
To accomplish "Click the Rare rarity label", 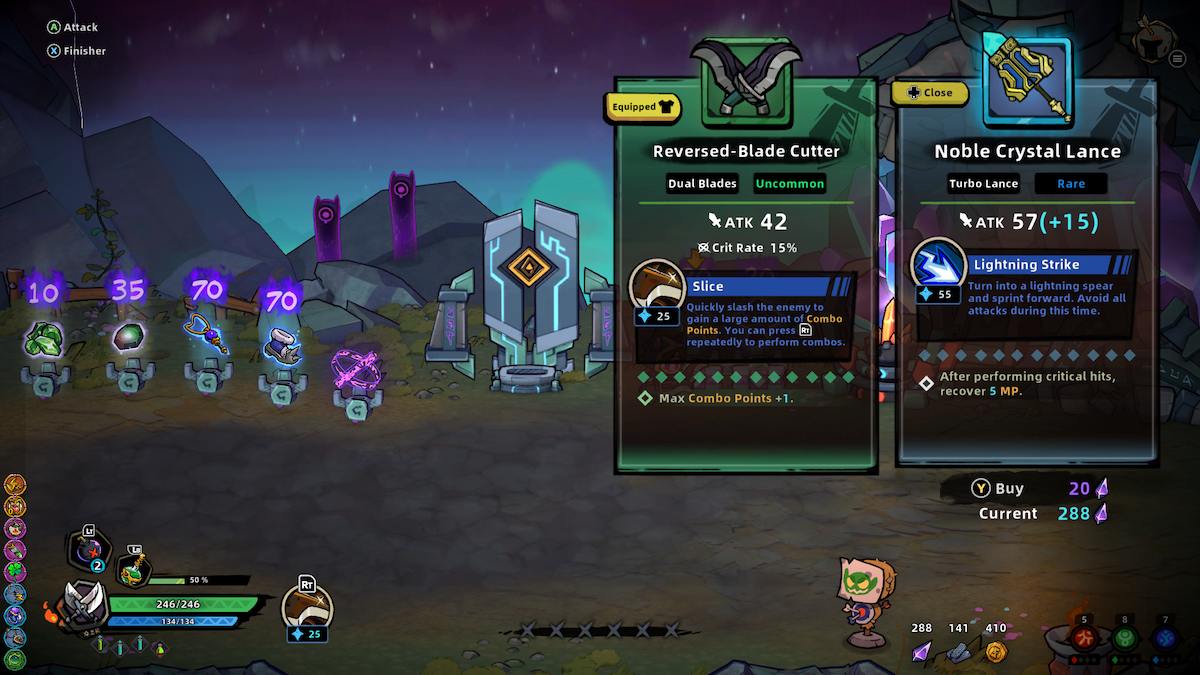I will click(x=1070, y=183).
